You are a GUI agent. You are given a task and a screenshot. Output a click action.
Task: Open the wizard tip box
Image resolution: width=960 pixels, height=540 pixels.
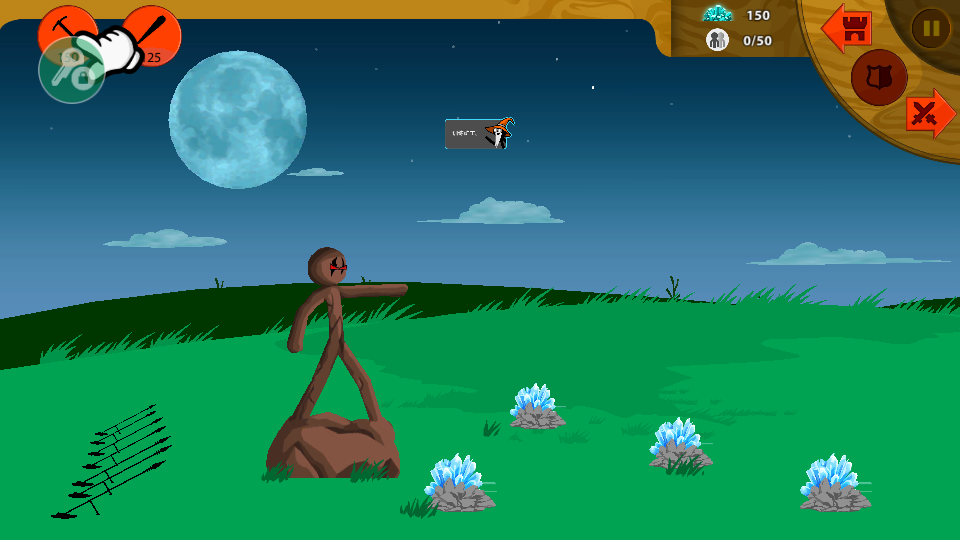pos(478,133)
